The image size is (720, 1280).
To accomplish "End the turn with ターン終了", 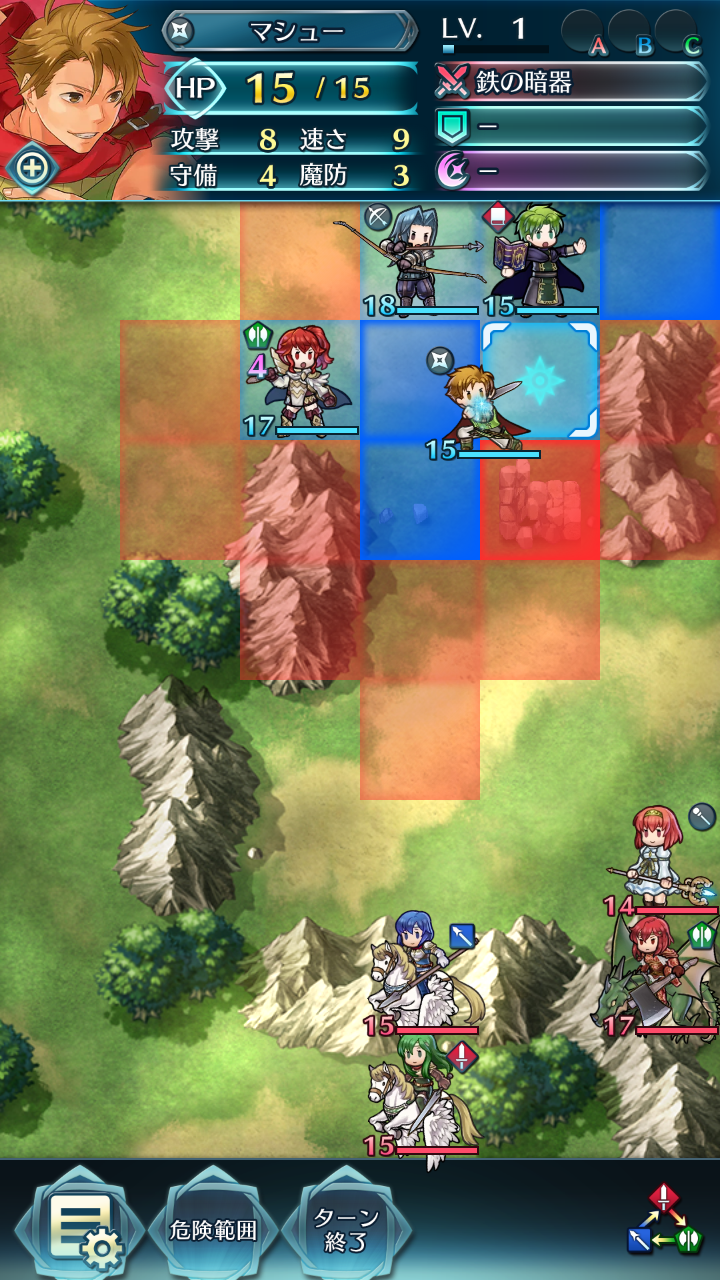I will (346, 1229).
